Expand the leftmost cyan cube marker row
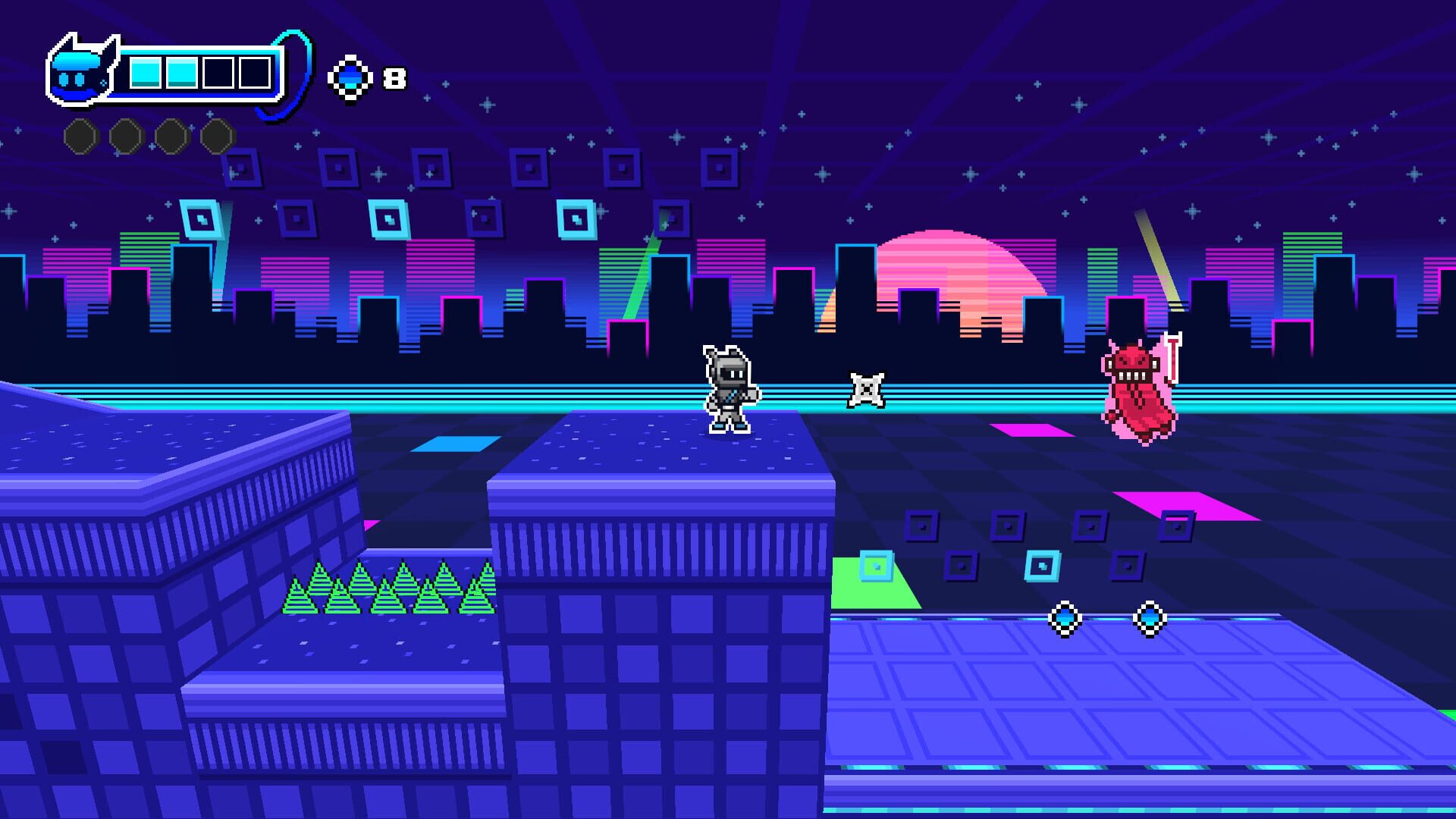 click(x=876, y=564)
